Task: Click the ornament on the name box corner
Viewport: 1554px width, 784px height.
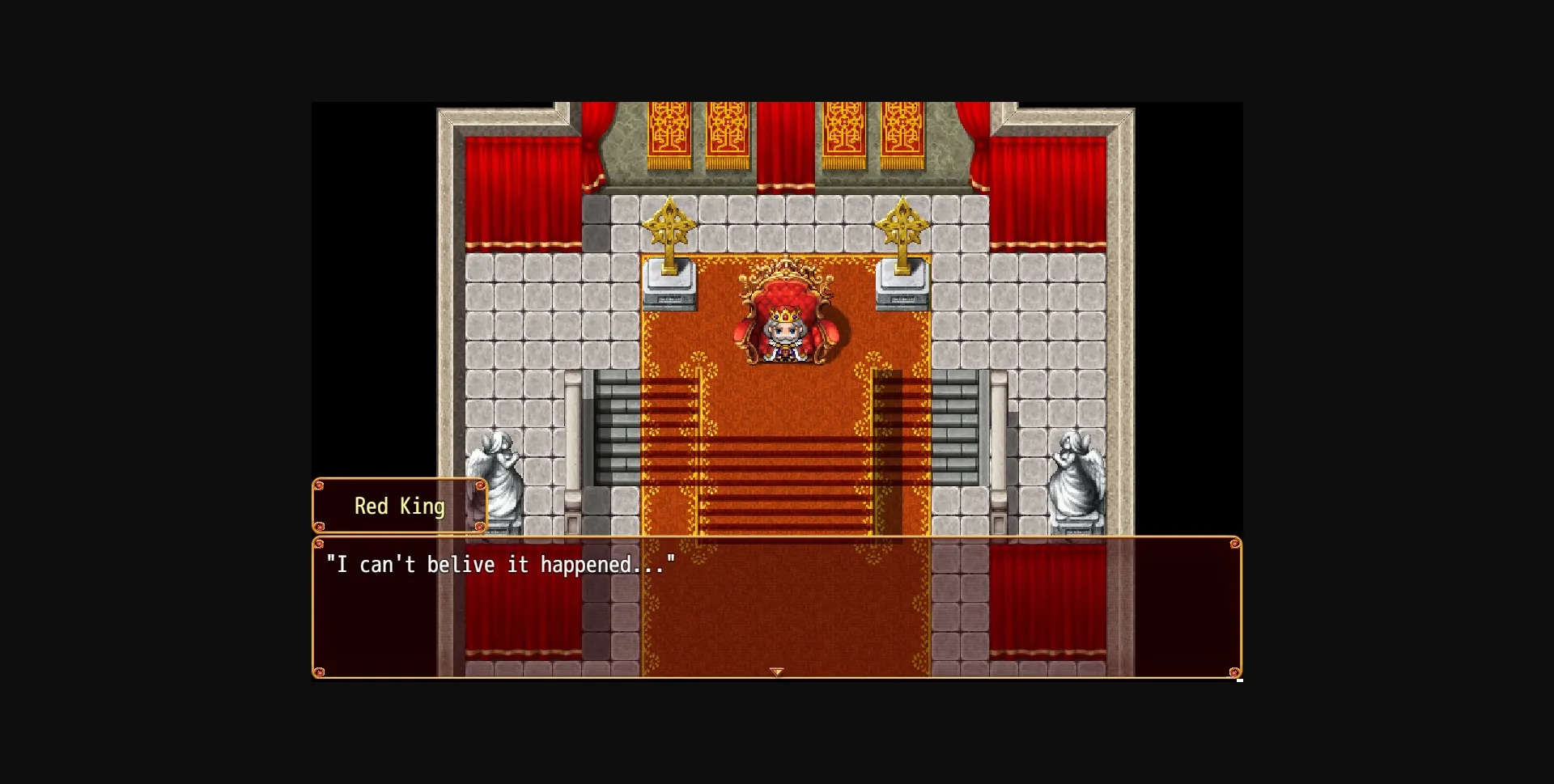Action: pos(319,484)
